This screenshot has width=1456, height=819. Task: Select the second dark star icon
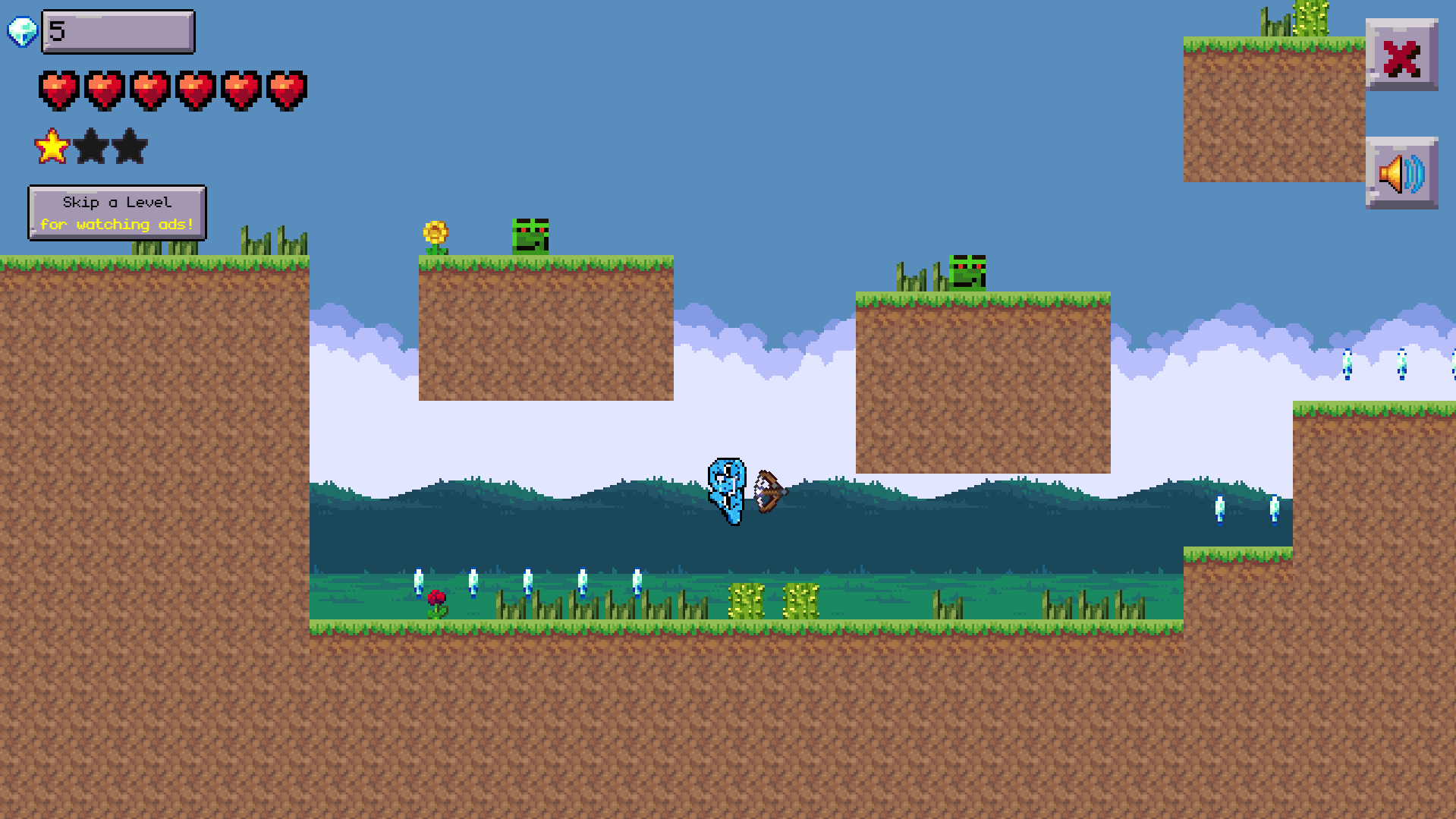(90, 146)
